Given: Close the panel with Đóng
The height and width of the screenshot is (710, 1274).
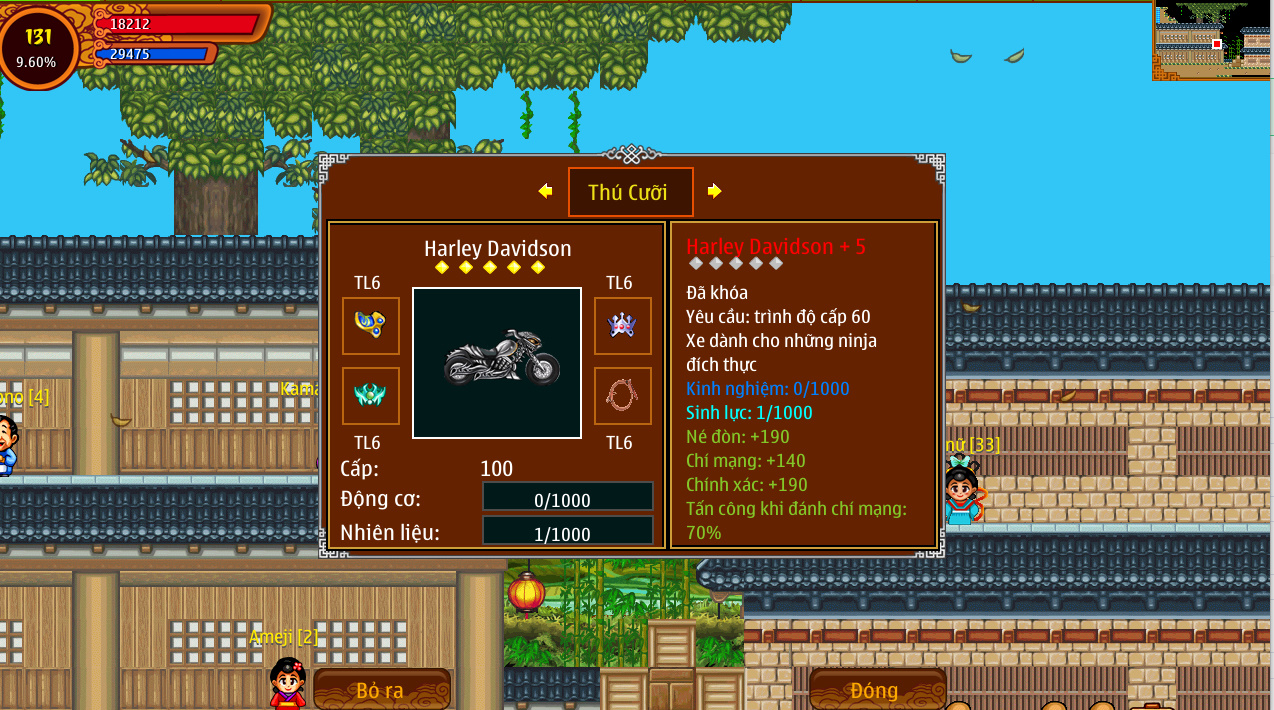Looking at the screenshot, I should point(876,690).
